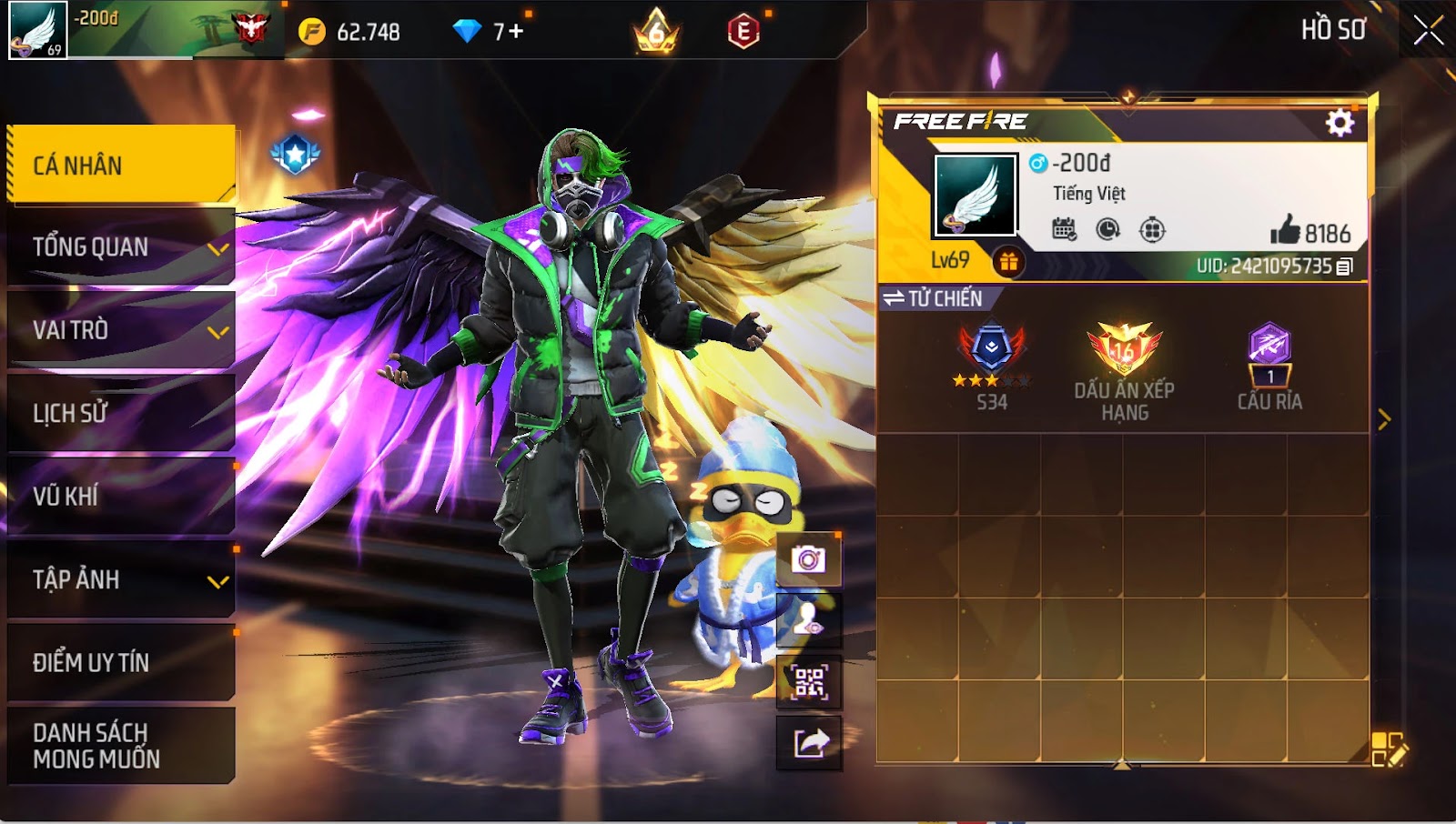Click the yellow arrow beside Tử Chiến stats
The image size is (1456, 824).
click(x=1384, y=419)
